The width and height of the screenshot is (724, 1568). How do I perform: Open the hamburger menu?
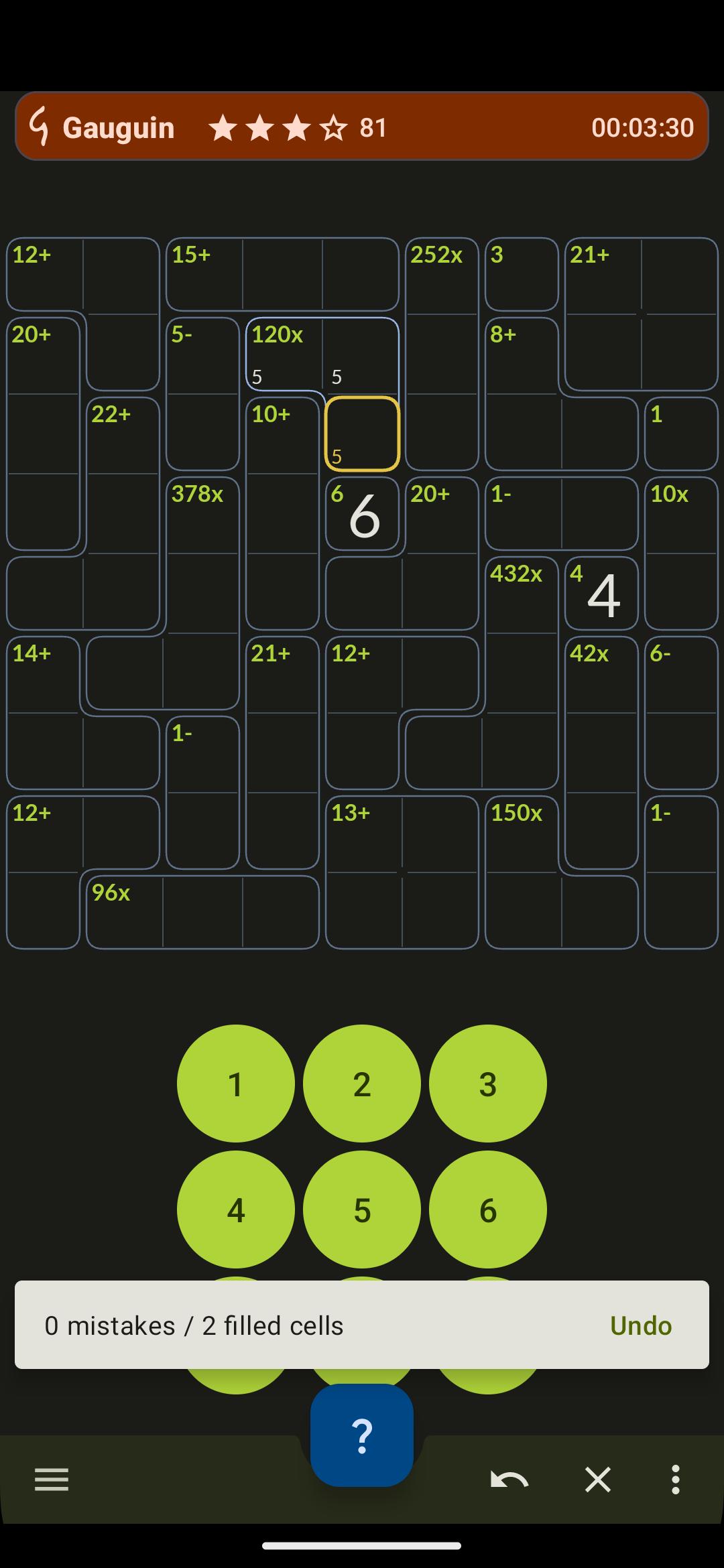click(x=52, y=1480)
